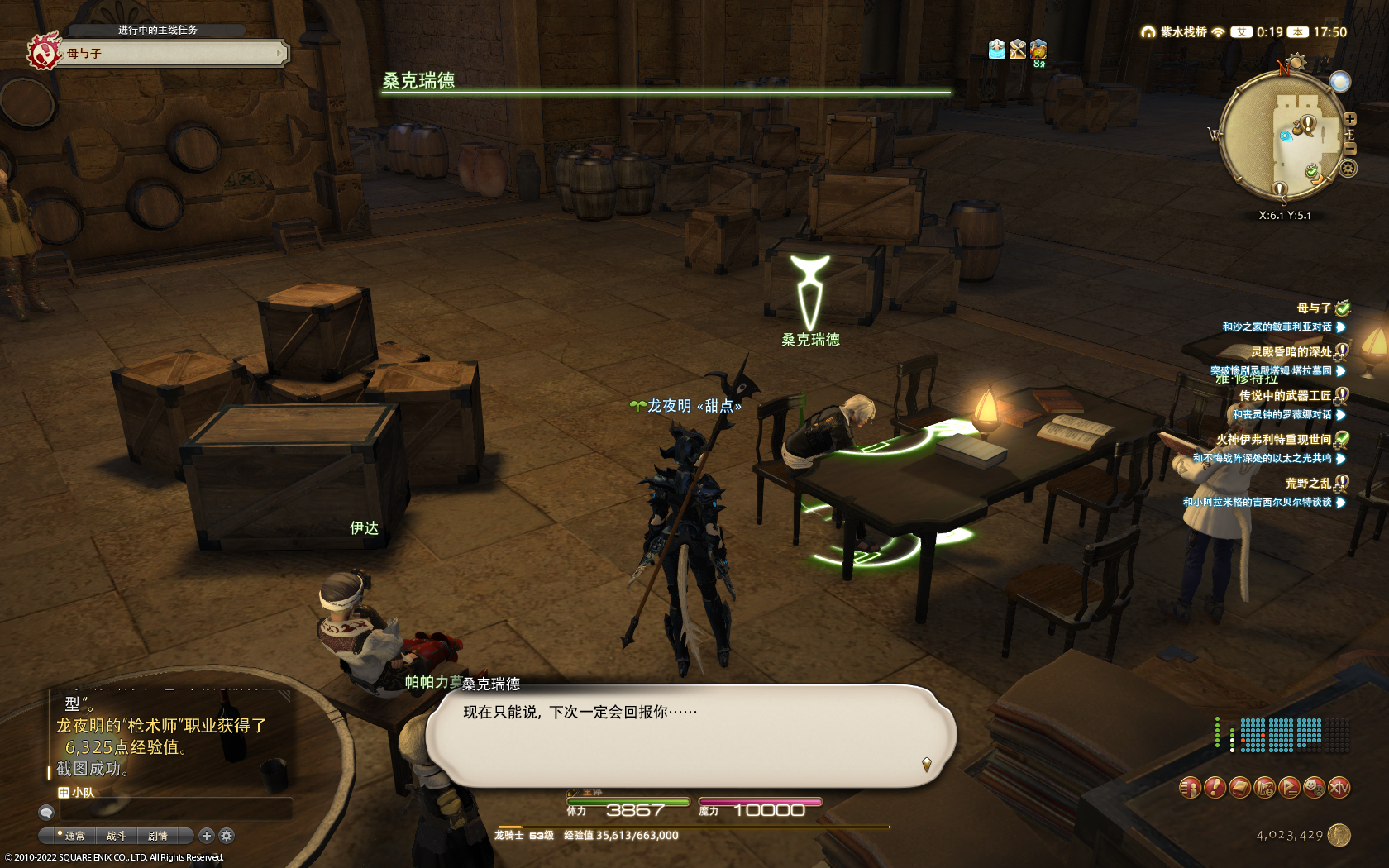Zoom out the minimap with minus button

1350,149
